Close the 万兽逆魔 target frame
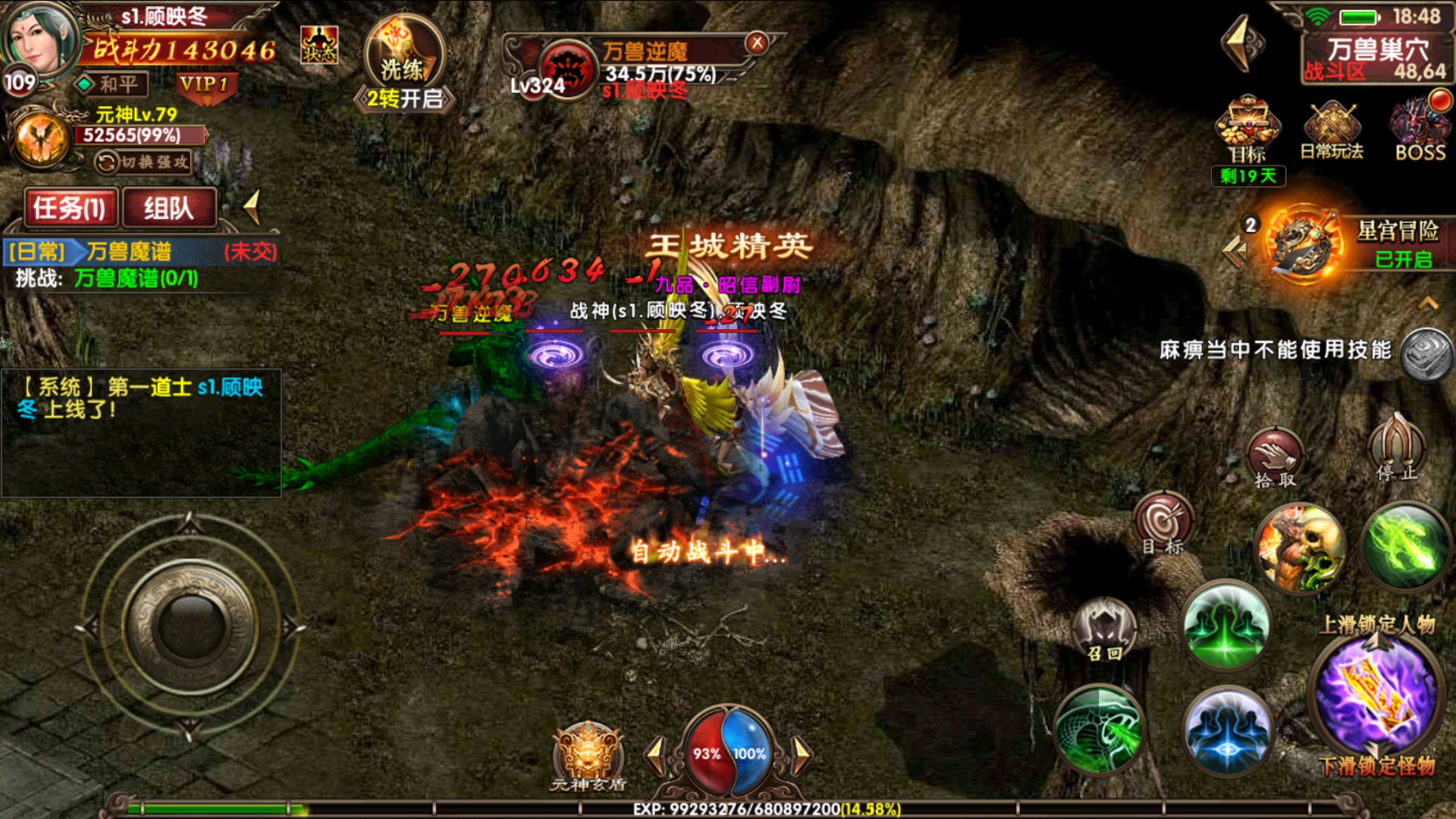 [756, 43]
